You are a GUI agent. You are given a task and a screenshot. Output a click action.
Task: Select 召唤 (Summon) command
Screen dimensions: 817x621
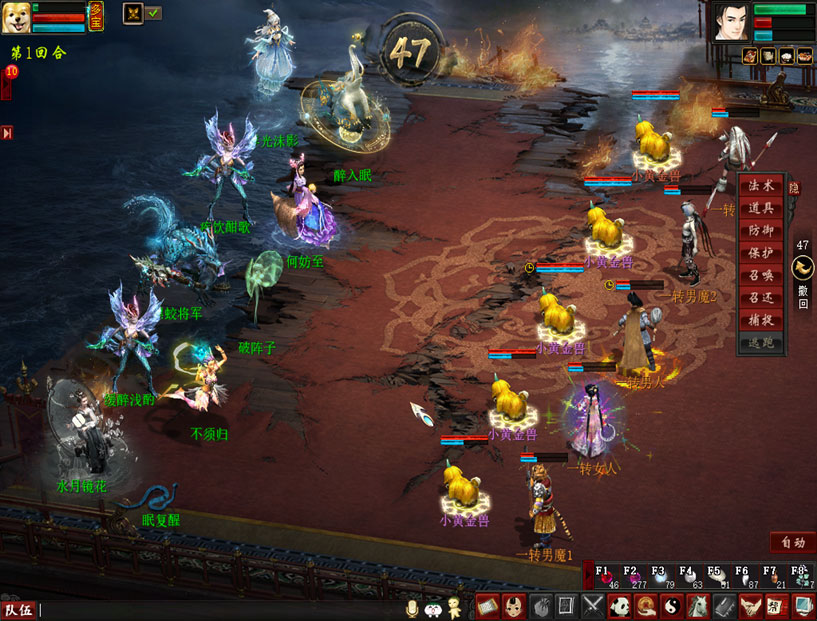coord(761,275)
